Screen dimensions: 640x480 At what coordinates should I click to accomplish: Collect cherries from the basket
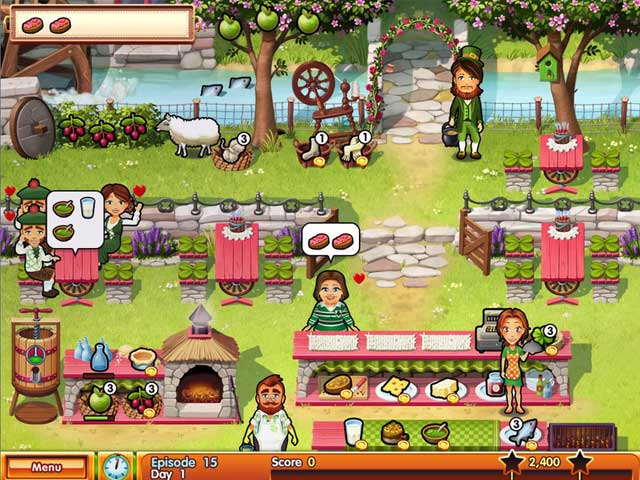(141, 401)
